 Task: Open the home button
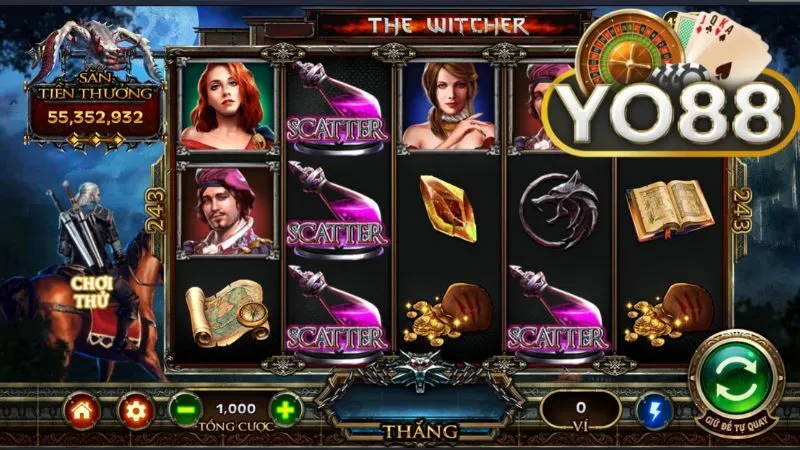point(81,408)
